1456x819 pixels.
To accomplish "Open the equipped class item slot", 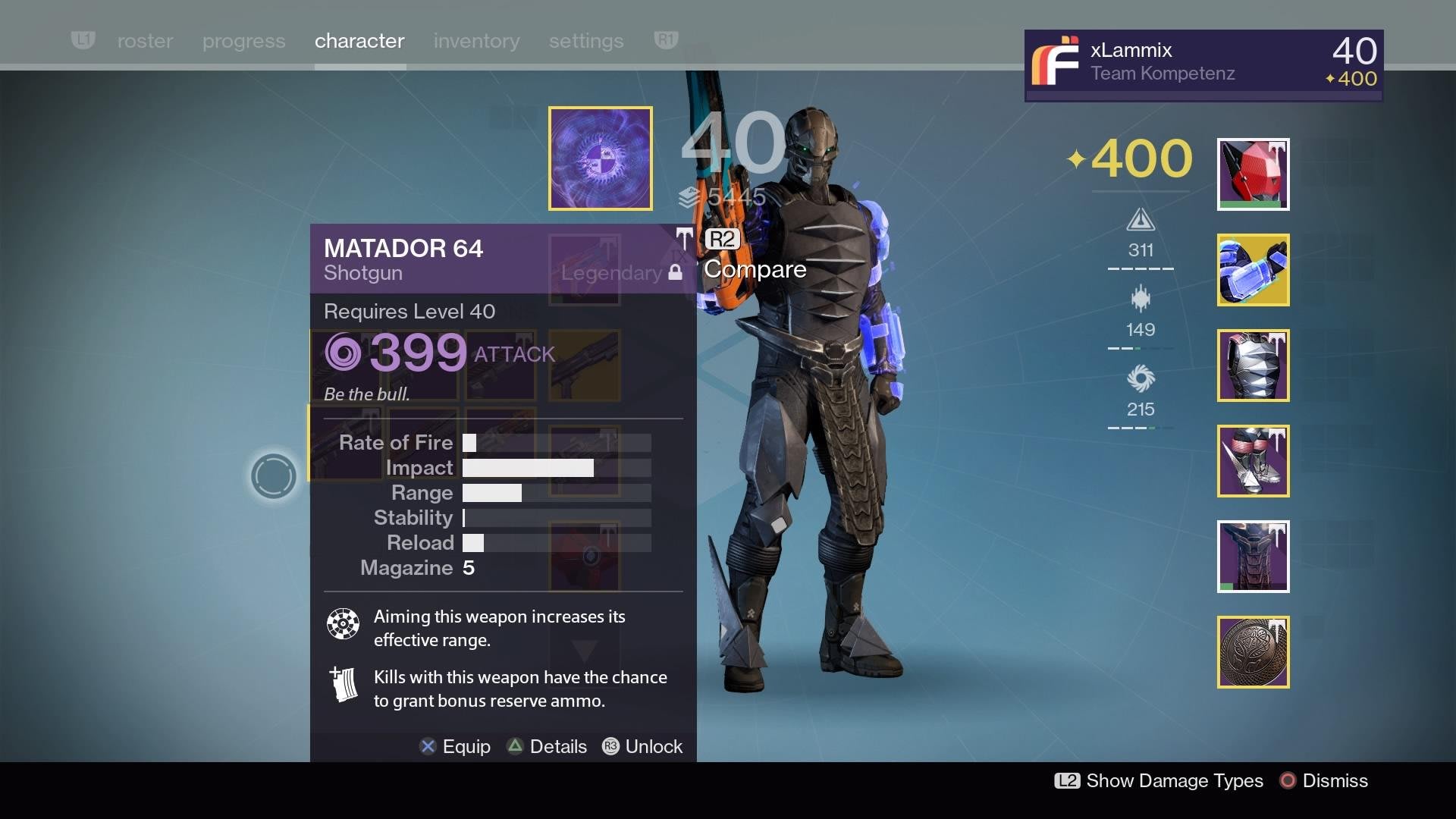I will coord(1252,557).
